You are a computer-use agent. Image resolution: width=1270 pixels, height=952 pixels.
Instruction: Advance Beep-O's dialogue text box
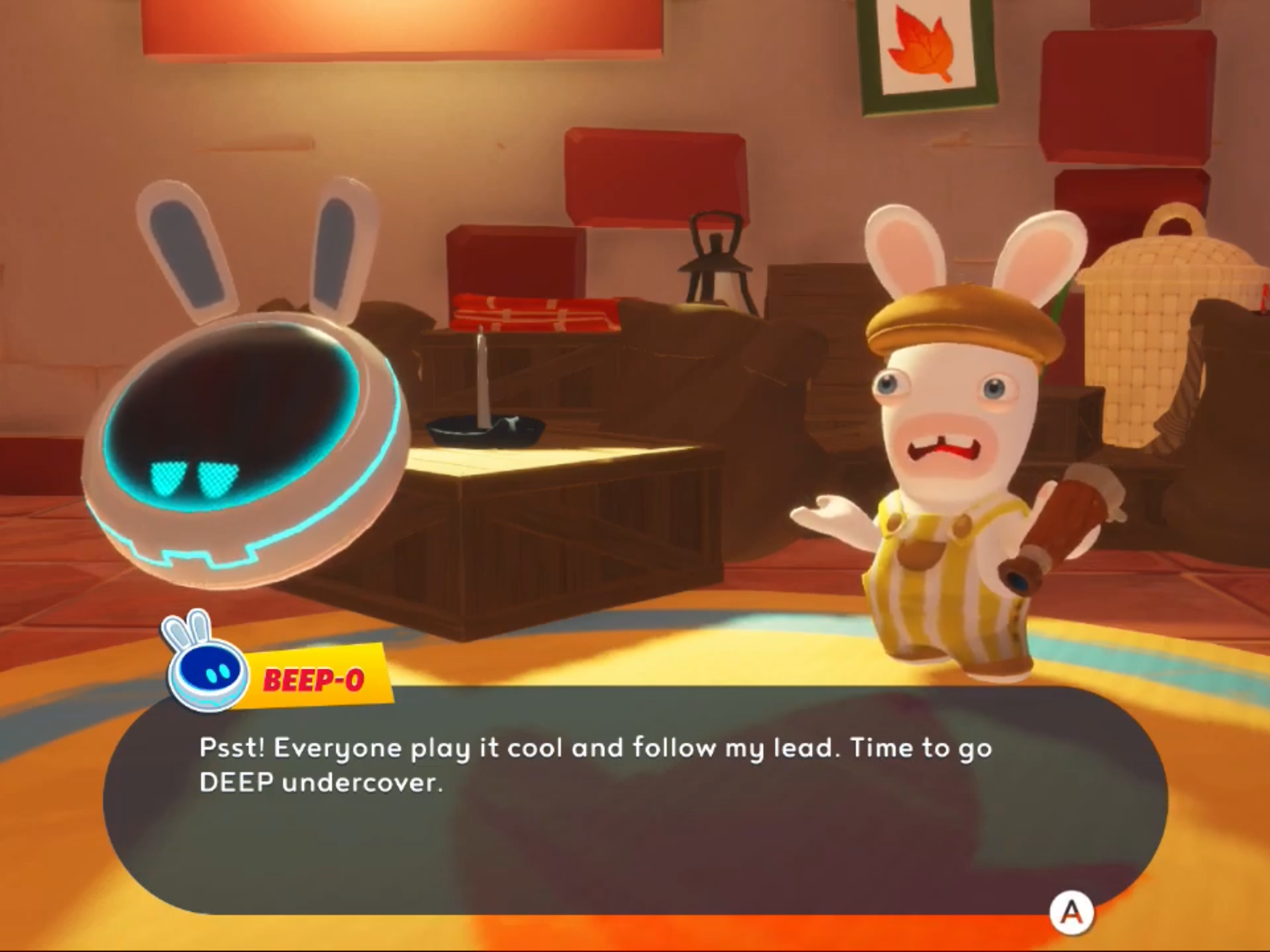[1071, 913]
